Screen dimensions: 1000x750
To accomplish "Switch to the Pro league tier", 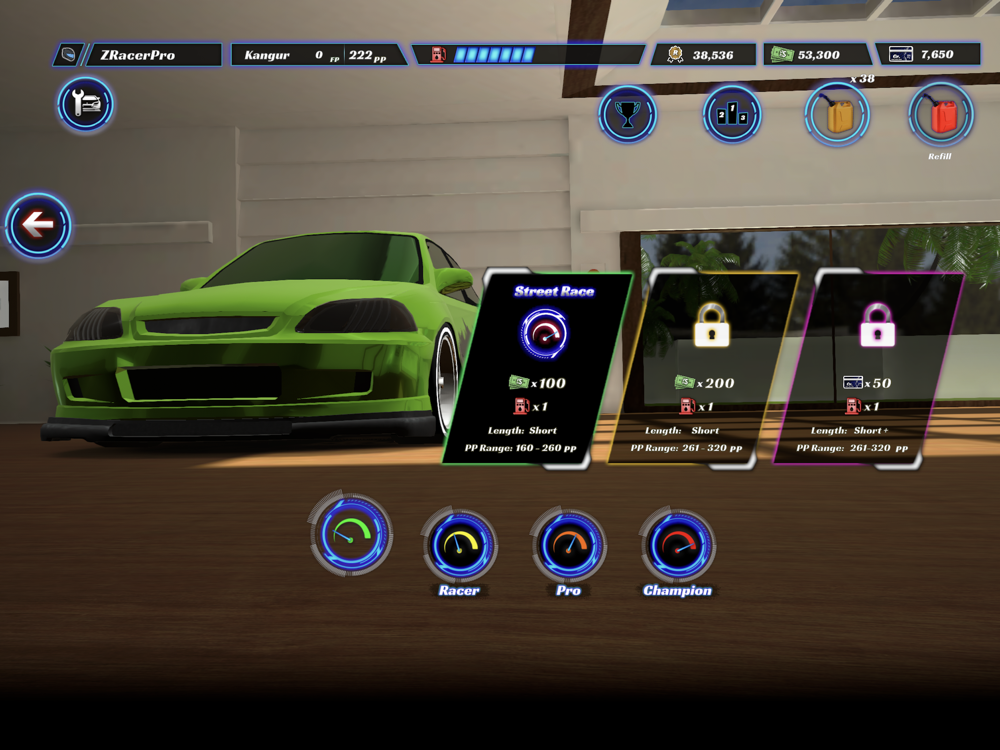I will point(568,546).
